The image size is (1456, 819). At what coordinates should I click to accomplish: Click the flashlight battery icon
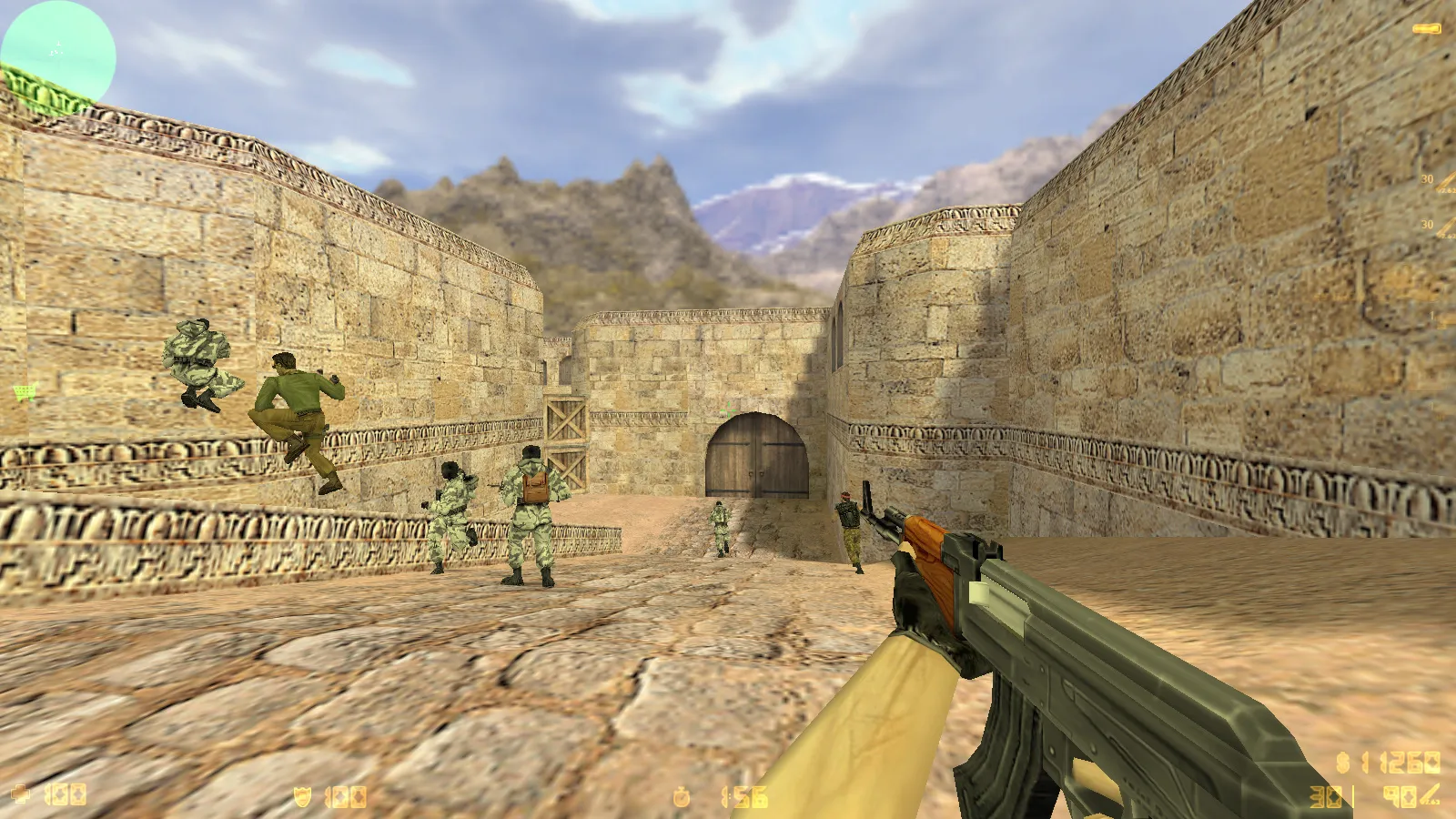pyautogui.click(x=1425, y=29)
